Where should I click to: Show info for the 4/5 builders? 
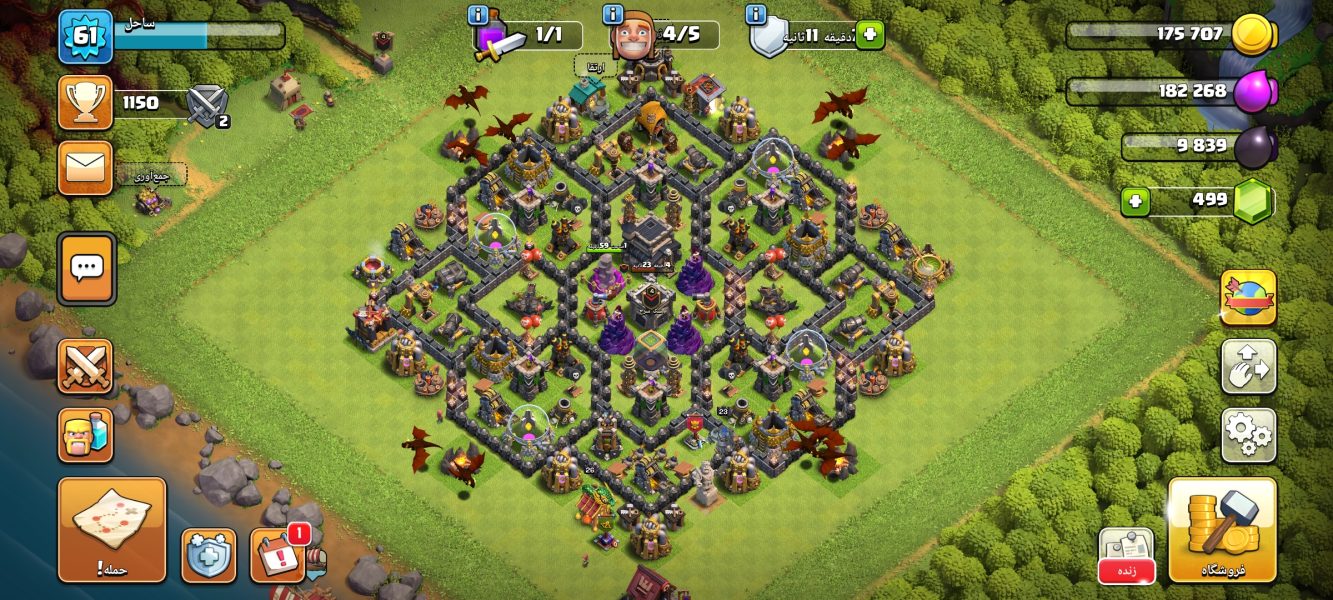tap(612, 15)
